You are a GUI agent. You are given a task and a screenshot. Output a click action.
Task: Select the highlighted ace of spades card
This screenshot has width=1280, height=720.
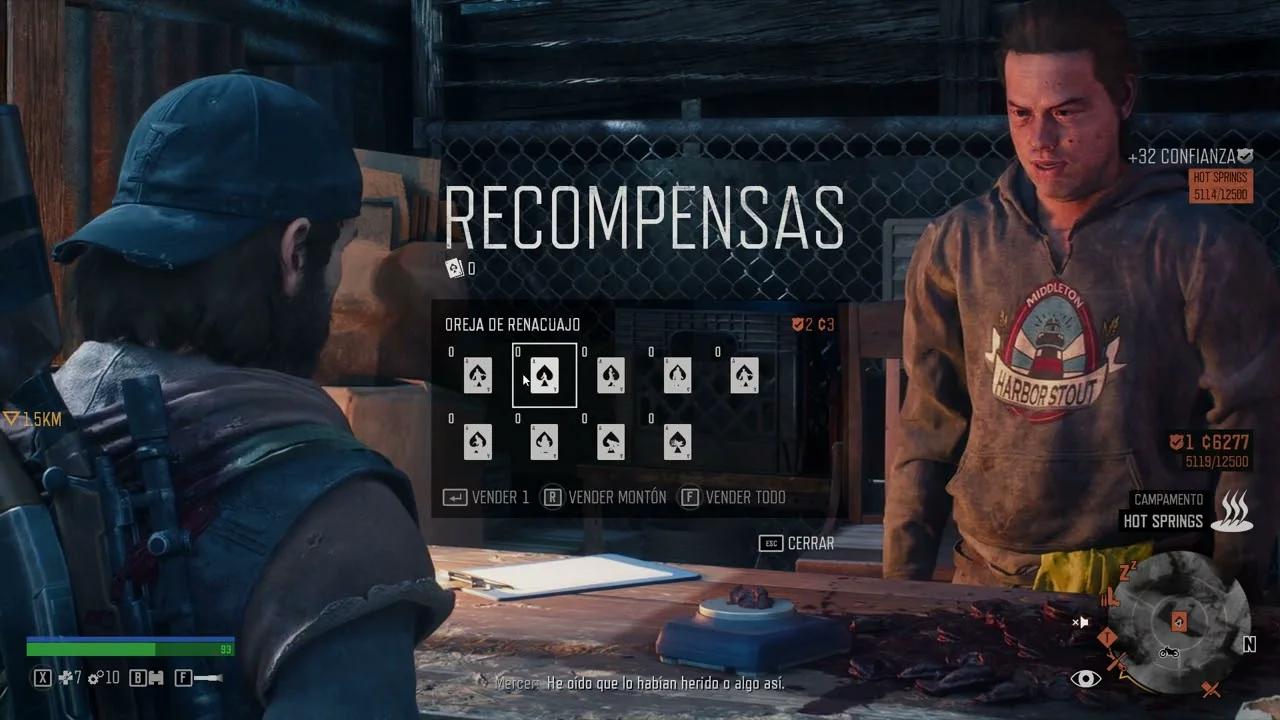[x=544, y=376]
